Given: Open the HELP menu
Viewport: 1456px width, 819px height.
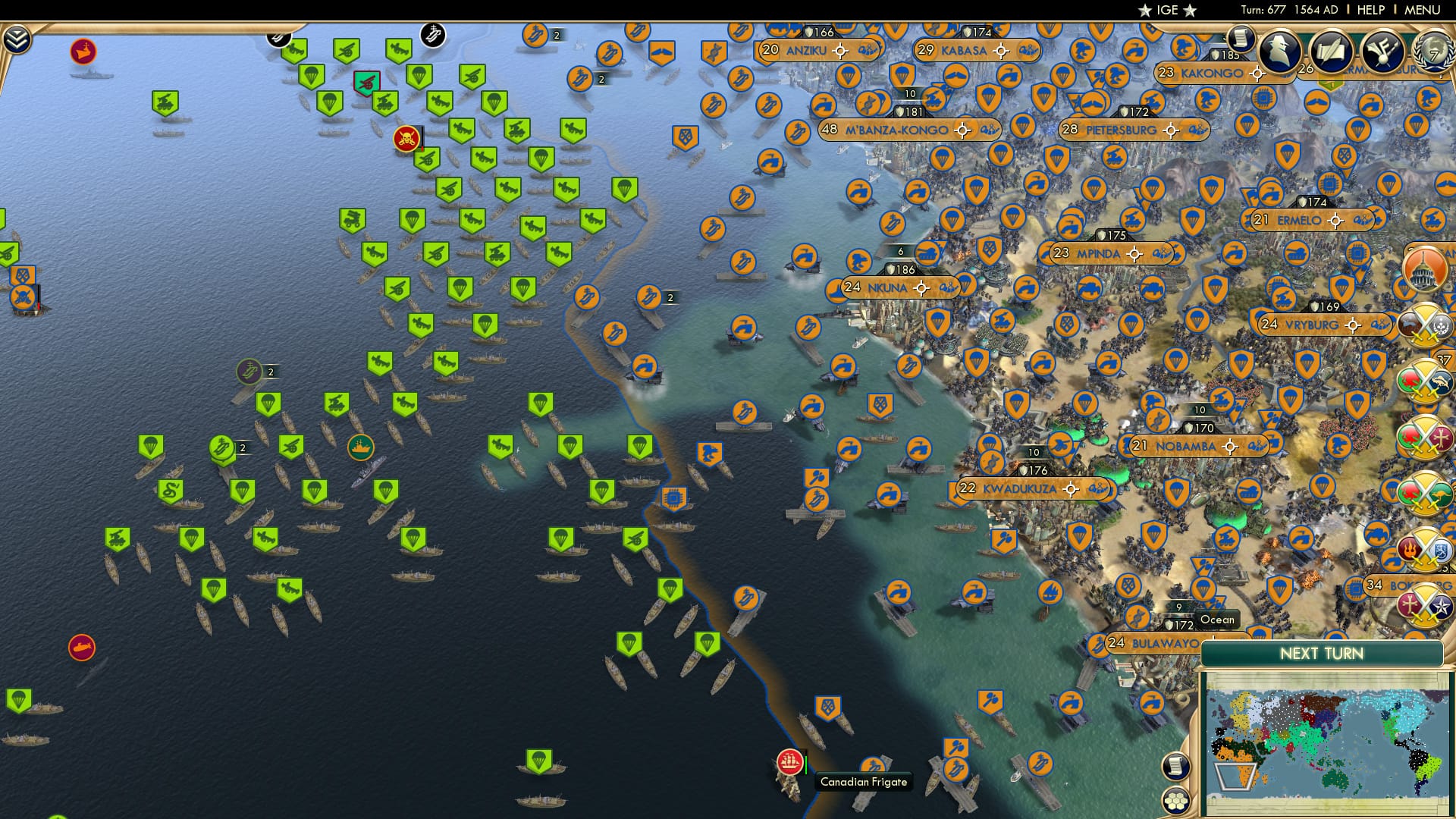Looking at the screenshot, I should click(1371, 10).
